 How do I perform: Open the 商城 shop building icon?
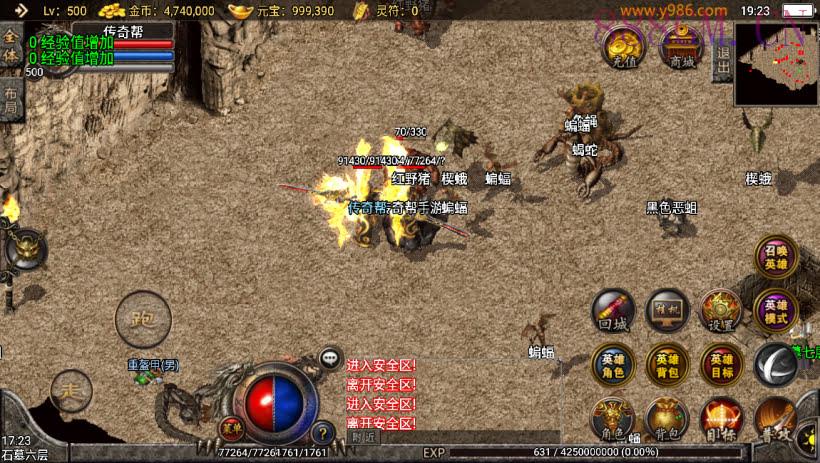pos(683,46)
